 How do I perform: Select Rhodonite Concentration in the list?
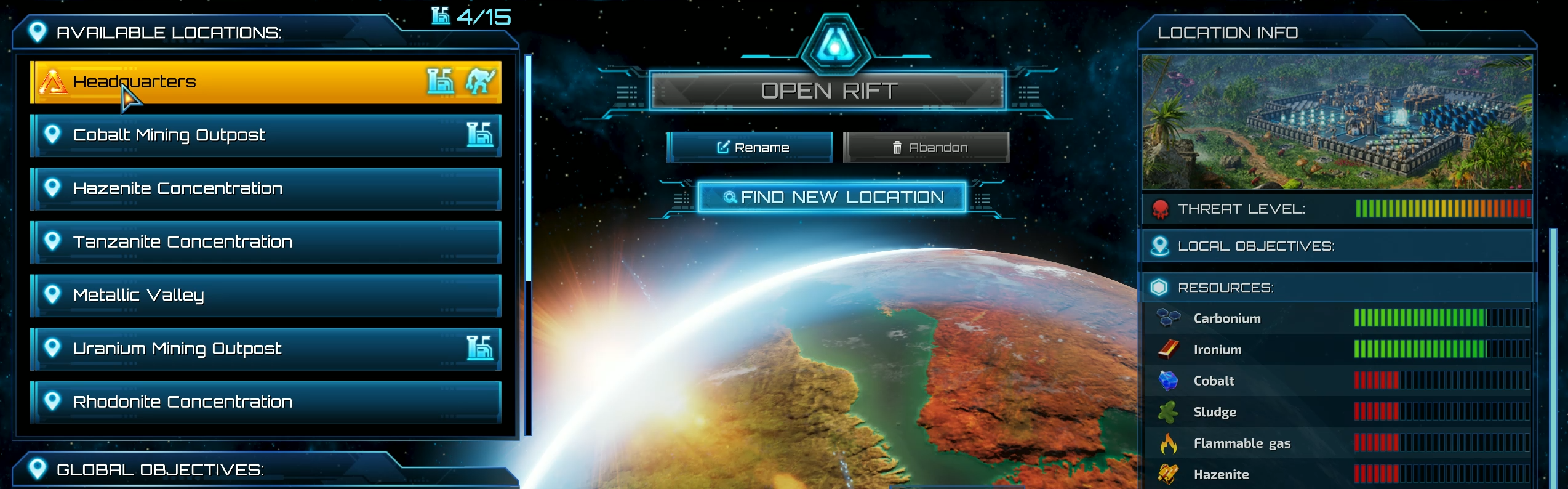point(265,402)
